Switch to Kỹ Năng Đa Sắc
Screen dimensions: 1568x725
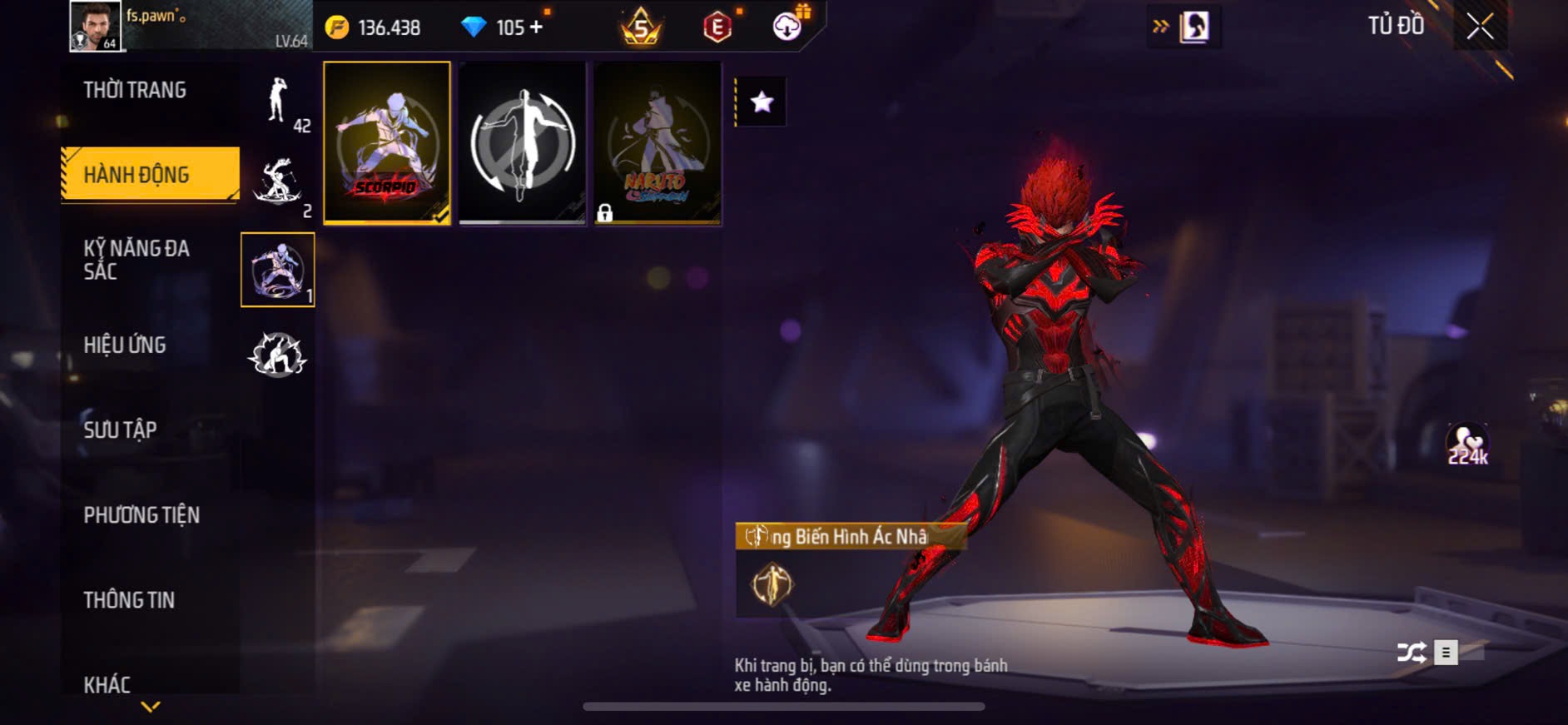click(136, 260)
